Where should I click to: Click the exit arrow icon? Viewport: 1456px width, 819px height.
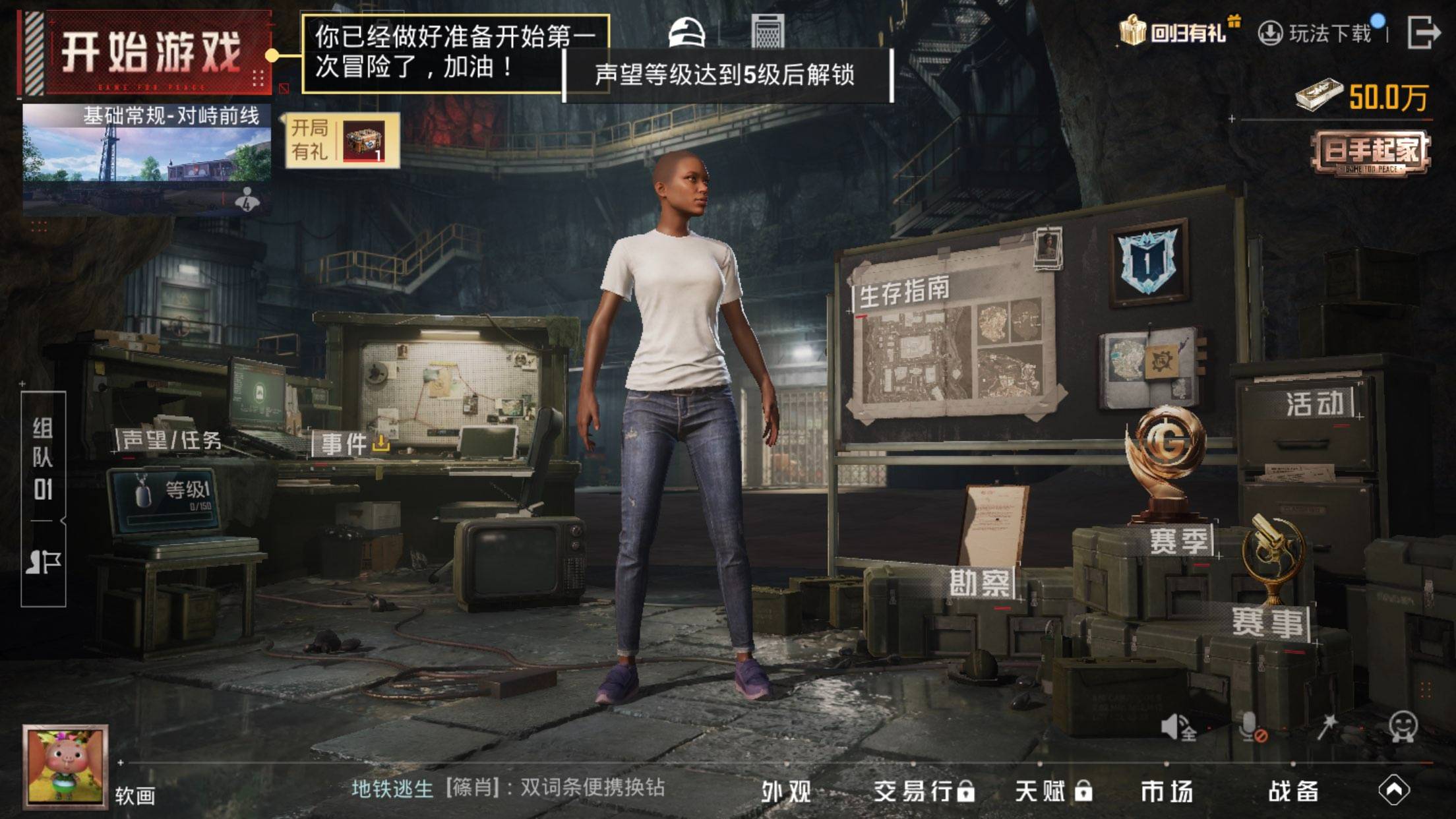[x=1422, y=32]
